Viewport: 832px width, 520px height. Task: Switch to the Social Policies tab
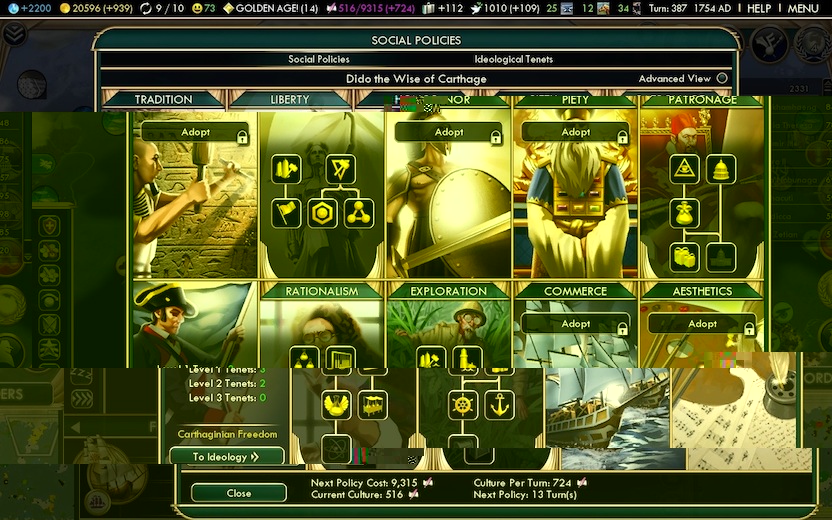point(319,59)
